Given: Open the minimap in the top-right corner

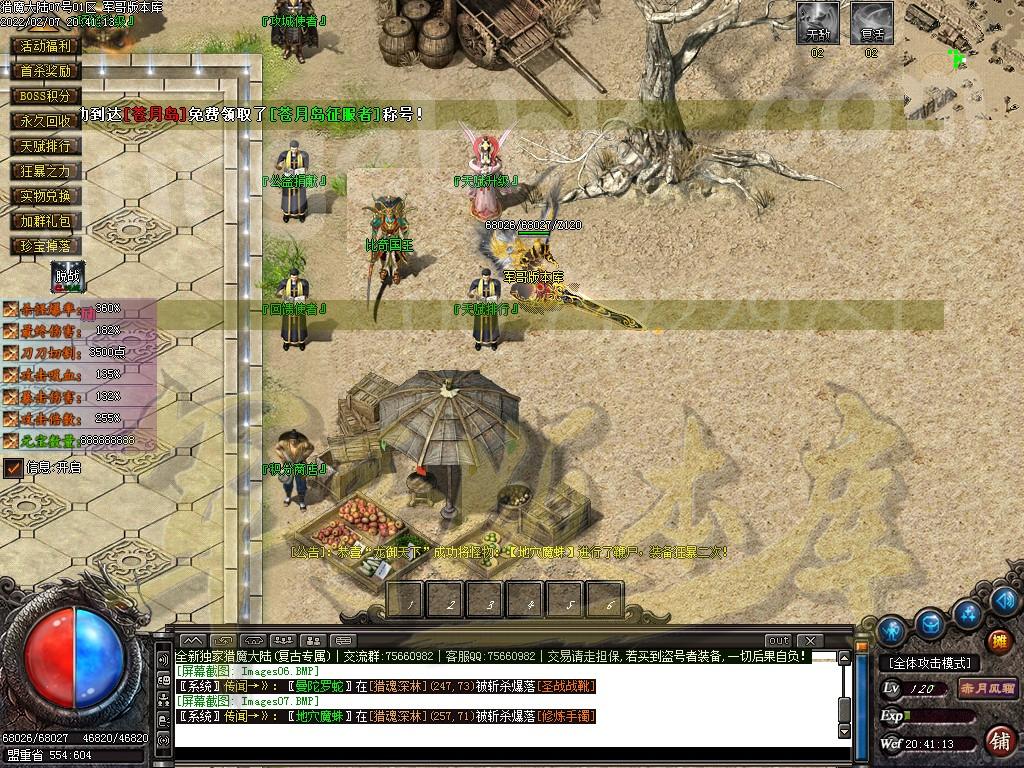Looking at the screenshot, I should (x=963, y=60).
